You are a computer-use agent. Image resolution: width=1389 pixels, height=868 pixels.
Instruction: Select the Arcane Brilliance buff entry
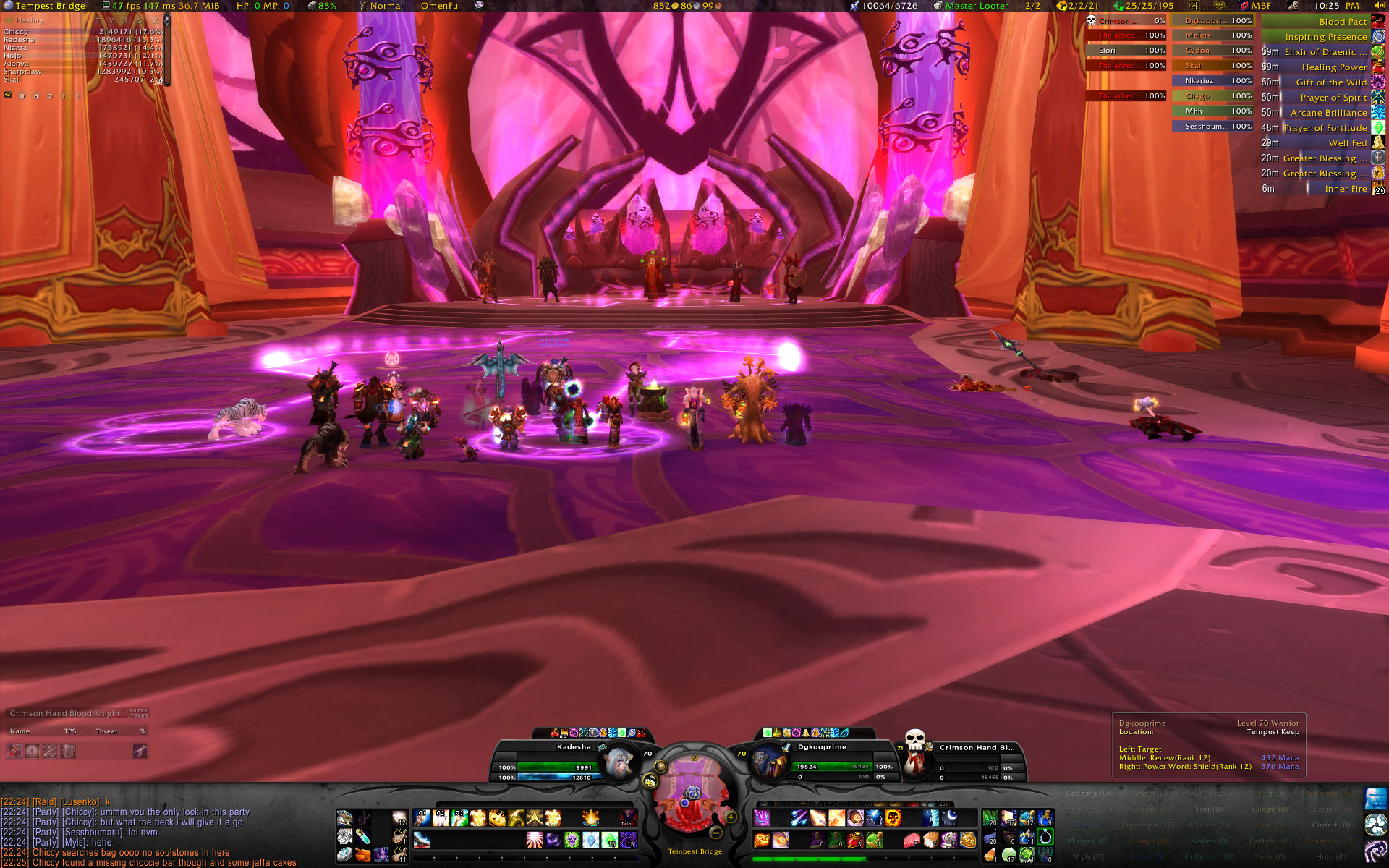point(1328,113)
